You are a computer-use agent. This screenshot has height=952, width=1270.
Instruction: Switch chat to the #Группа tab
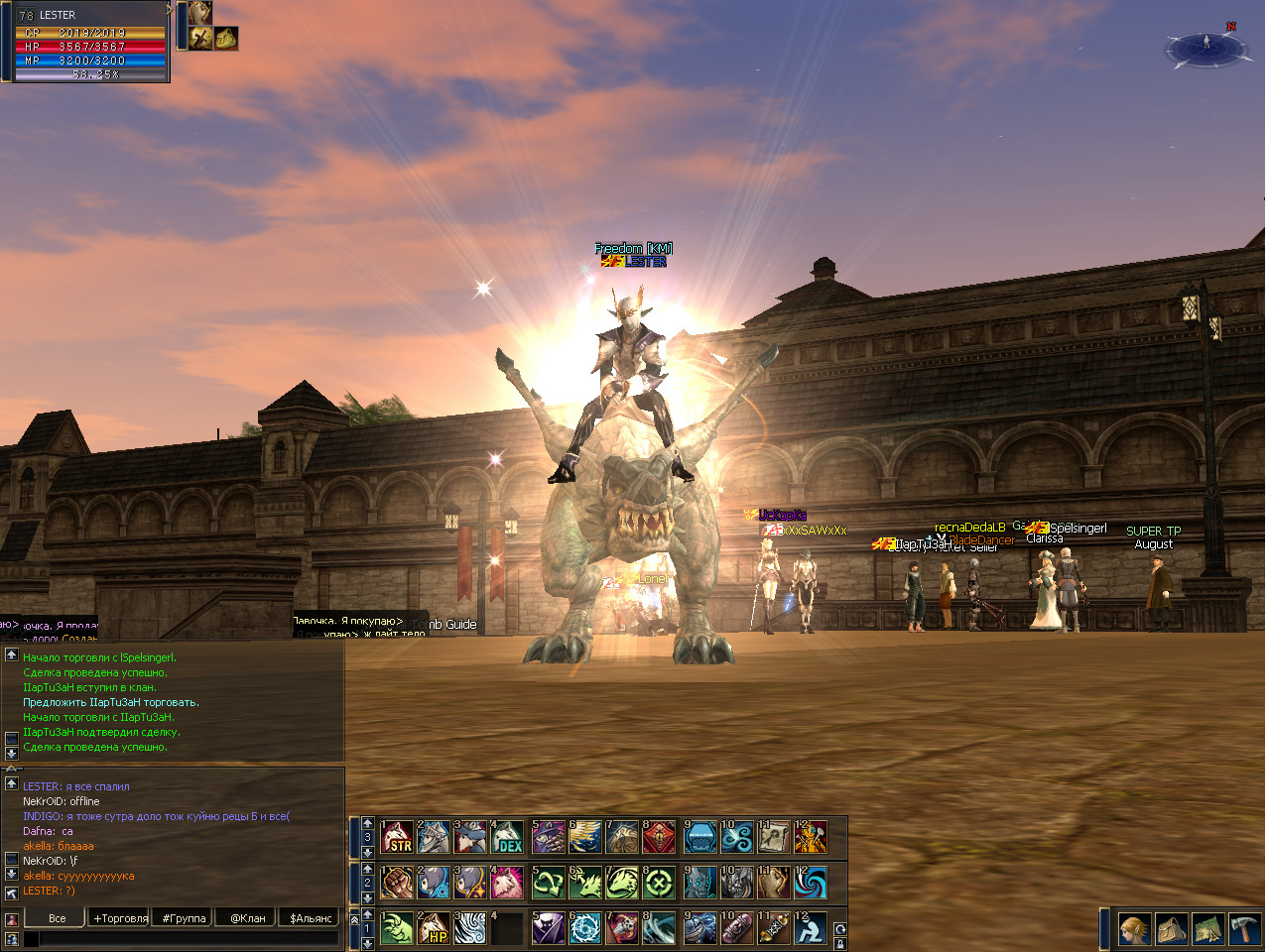coord(184,918)
